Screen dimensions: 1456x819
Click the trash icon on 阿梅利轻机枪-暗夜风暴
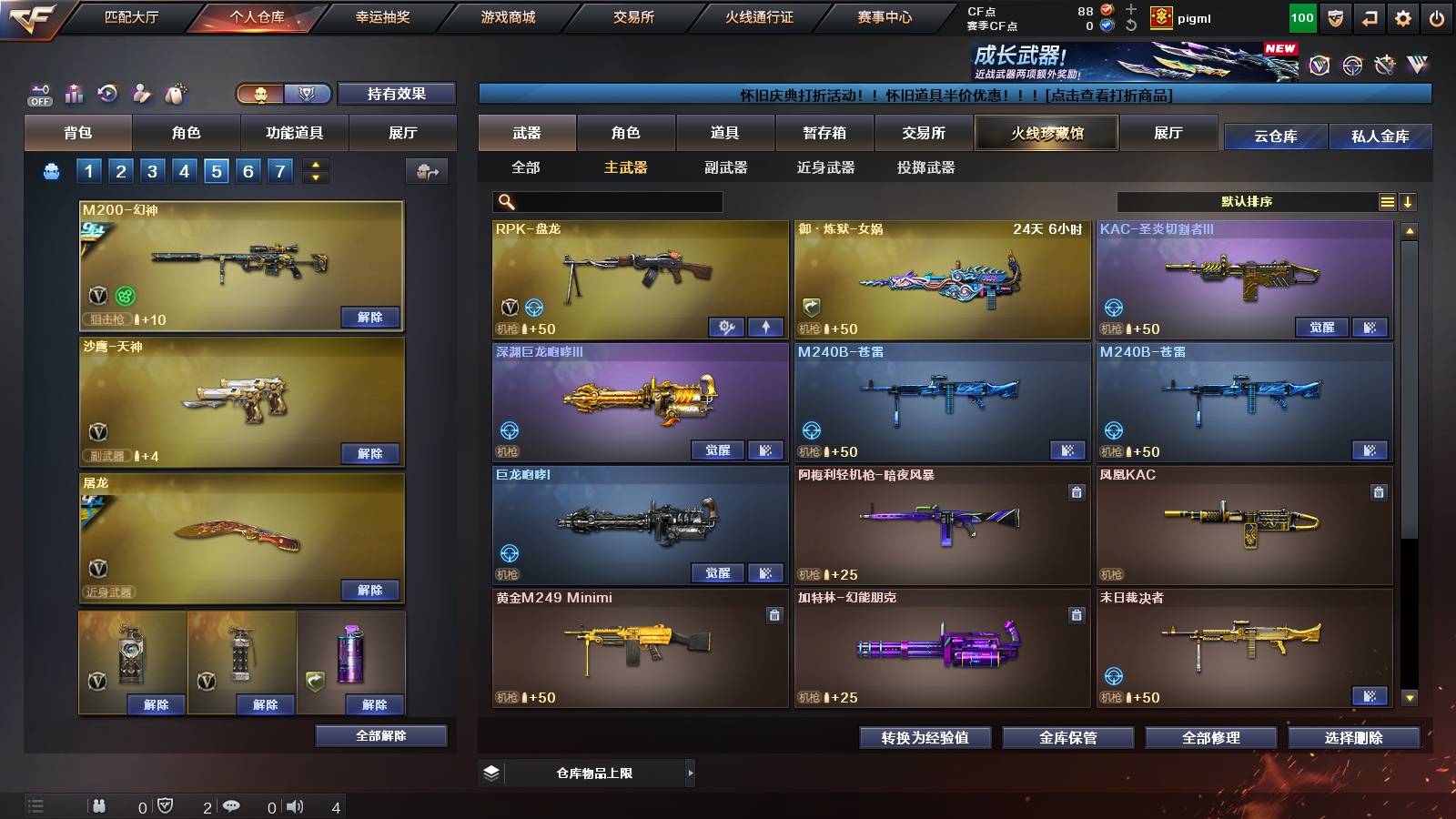tap(1076, 491)
